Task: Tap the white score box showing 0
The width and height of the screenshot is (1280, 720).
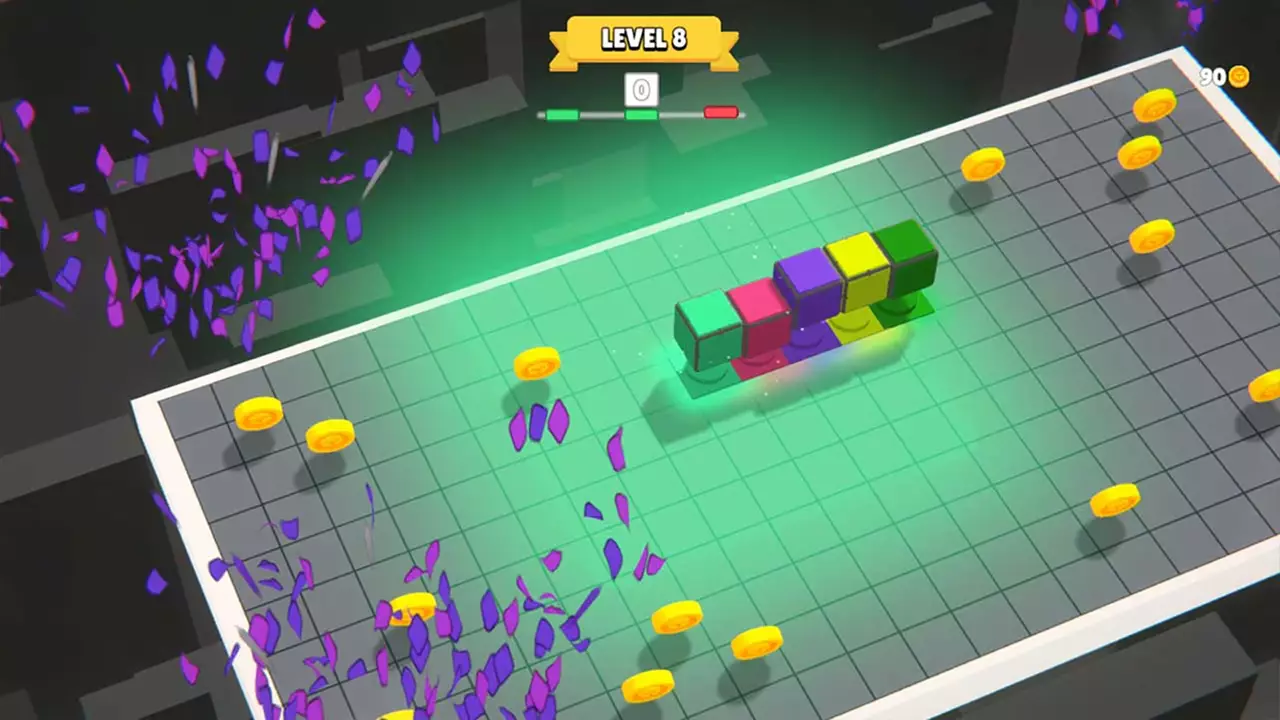Action: [641, 89]
